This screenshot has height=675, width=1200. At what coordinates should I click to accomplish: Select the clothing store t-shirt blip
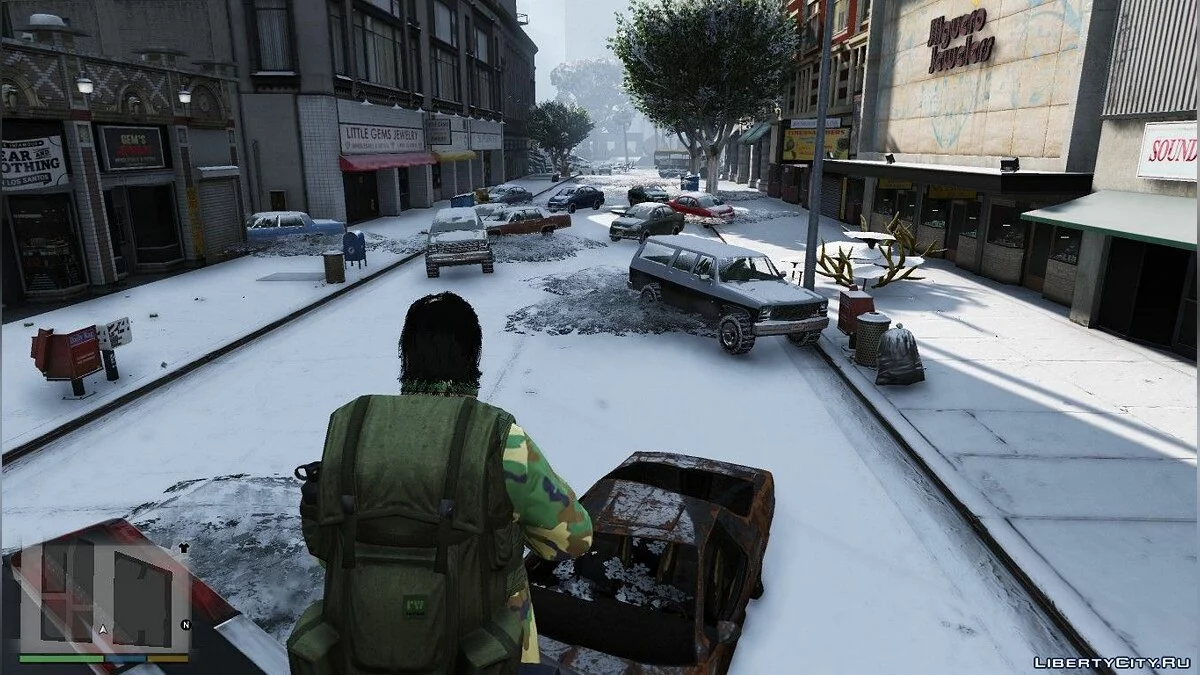click(183, 549)
